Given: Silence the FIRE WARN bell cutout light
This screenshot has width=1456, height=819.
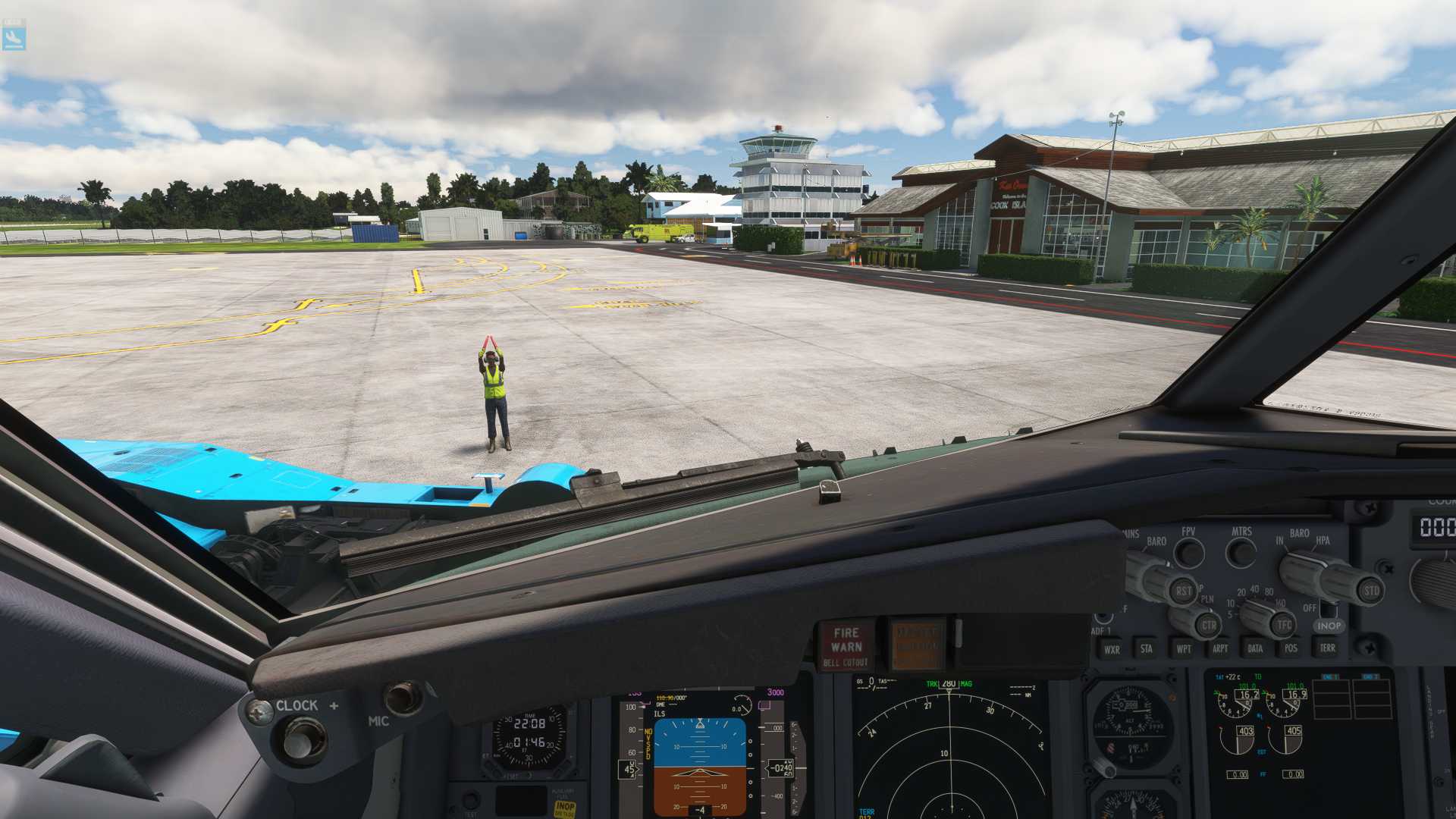Looking at the screenshot, I should click(846, 645).
